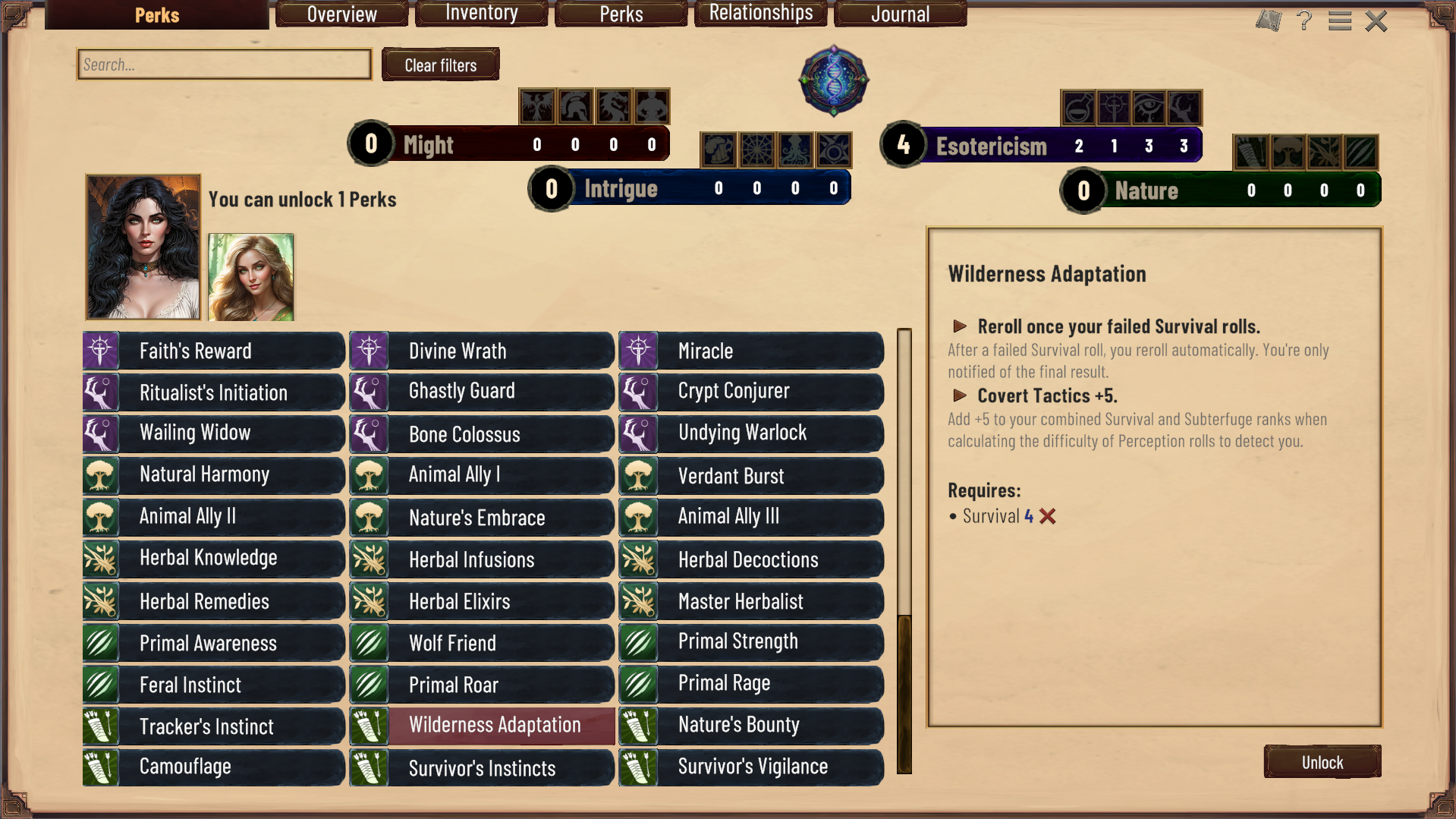
Task: Click the beer mug icon near Intrigue
Action: [x=719, y=150]
